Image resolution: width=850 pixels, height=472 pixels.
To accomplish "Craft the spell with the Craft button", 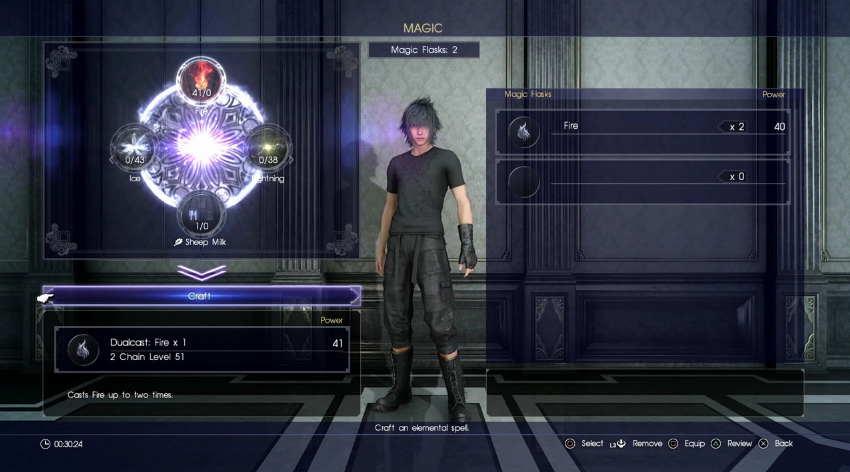I will click(x=201, y=296).
